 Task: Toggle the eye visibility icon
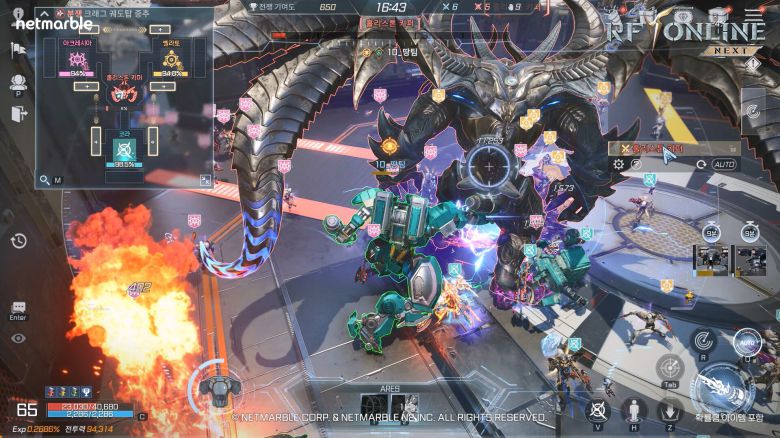point(18,338)
